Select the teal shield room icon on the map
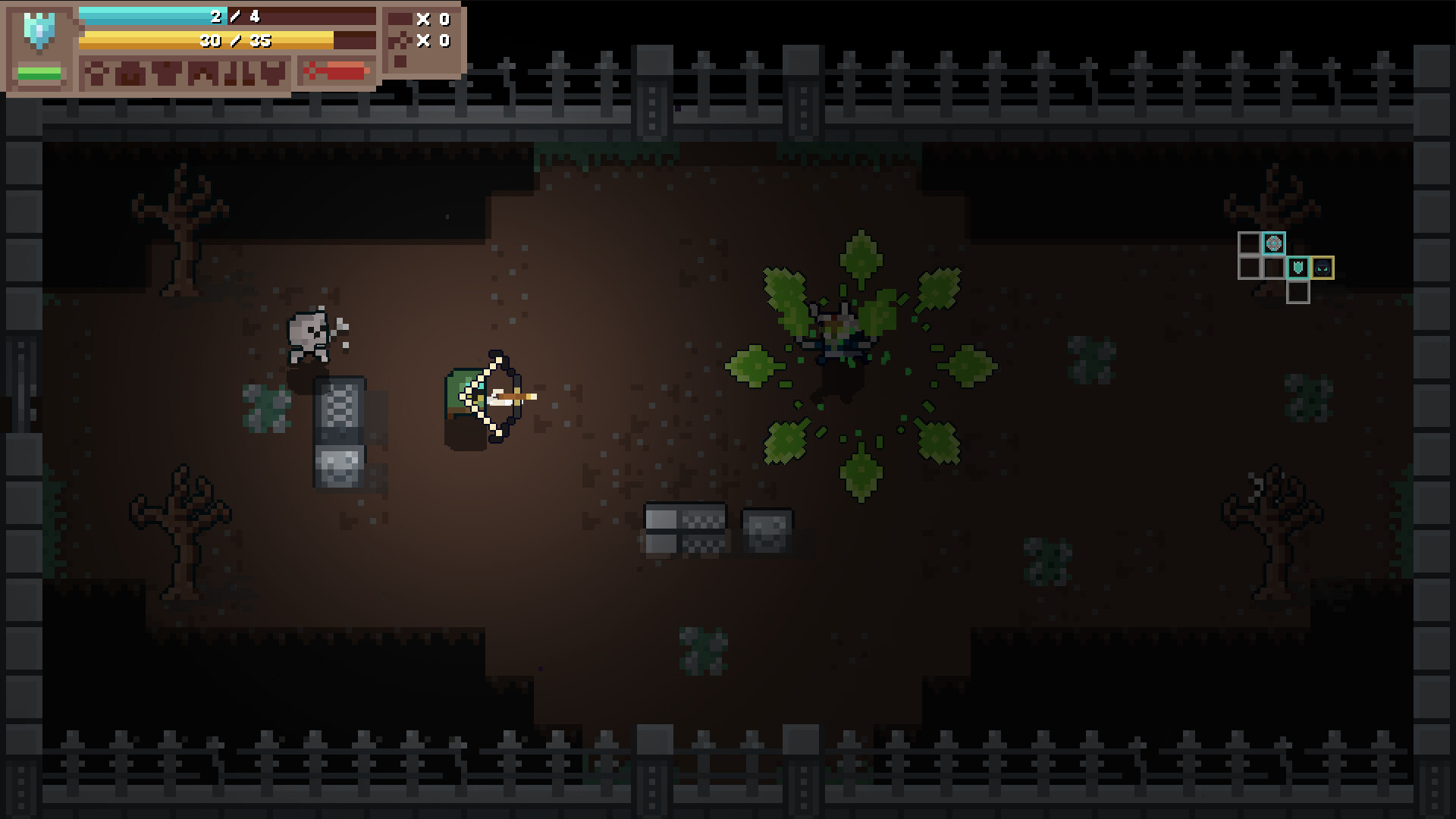The width and height of the screenshot is (1456, 819). (1298, 268)
